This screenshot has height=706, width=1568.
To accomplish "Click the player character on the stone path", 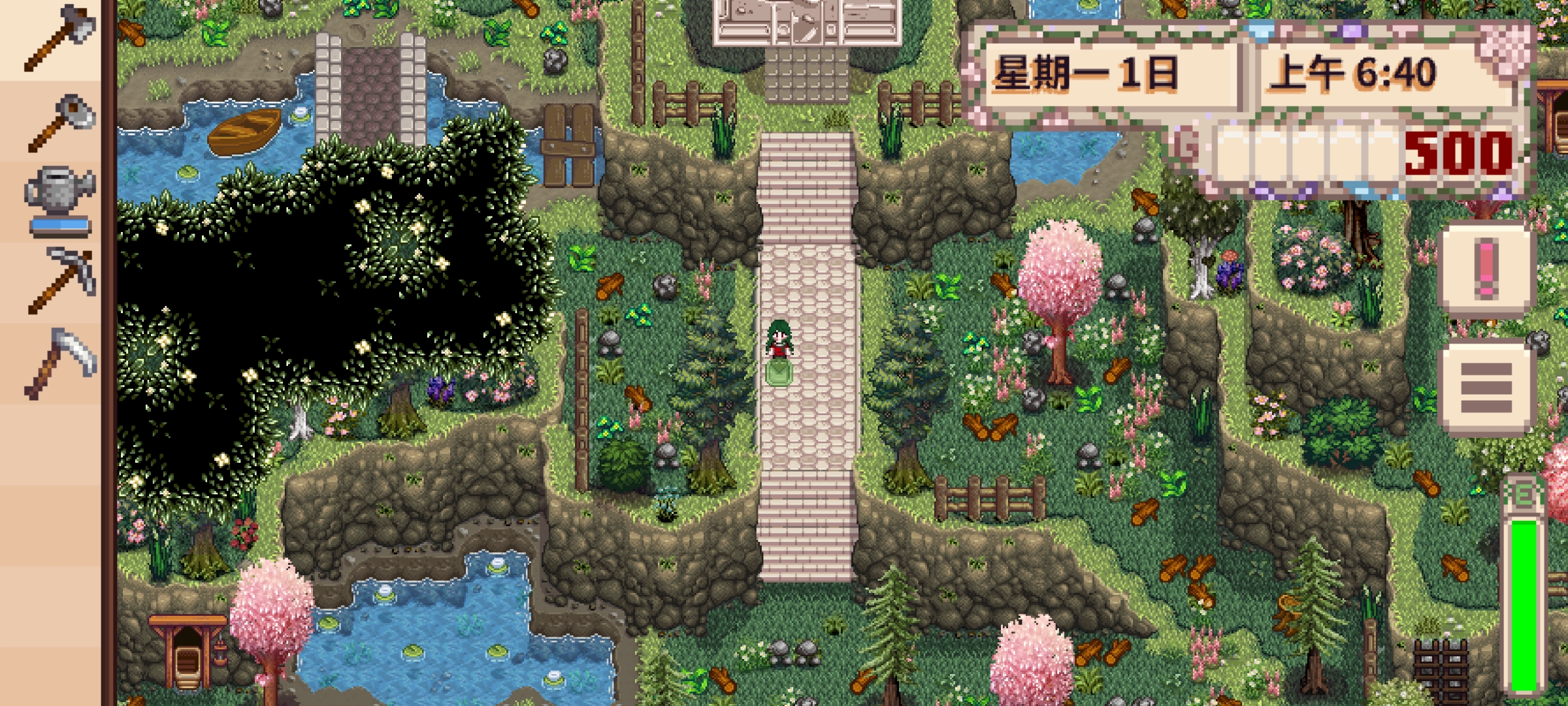I will [779, 340].
